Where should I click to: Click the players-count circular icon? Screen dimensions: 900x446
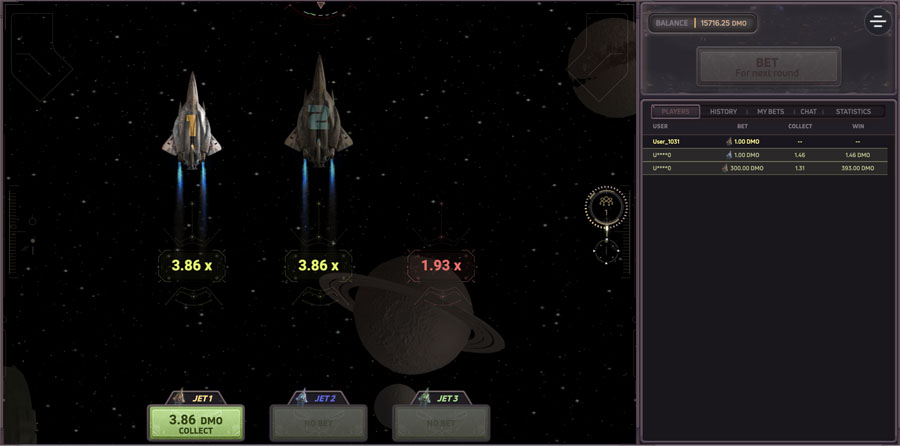coord(606,206)
